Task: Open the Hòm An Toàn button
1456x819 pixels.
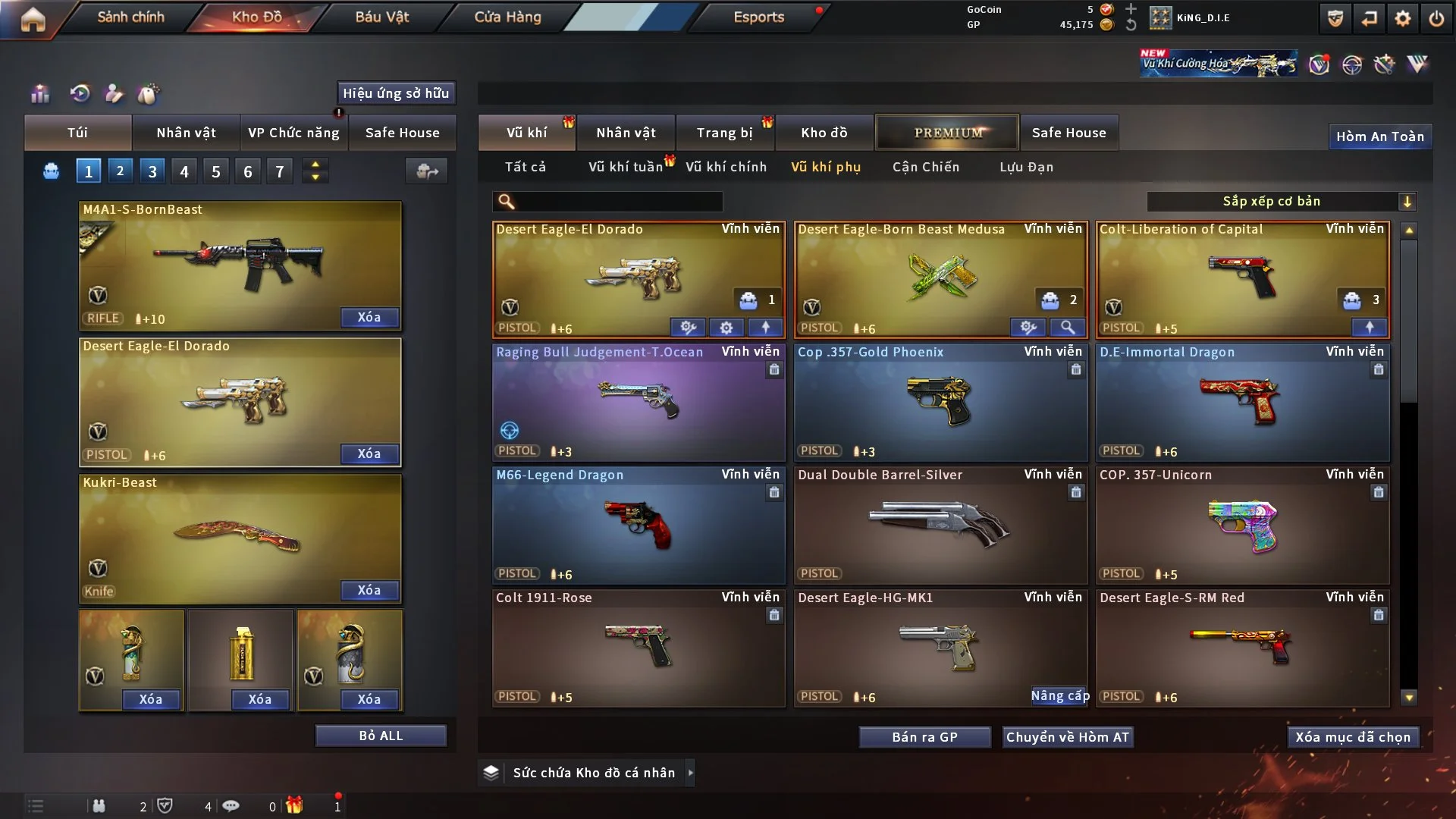Action: 1379,136
